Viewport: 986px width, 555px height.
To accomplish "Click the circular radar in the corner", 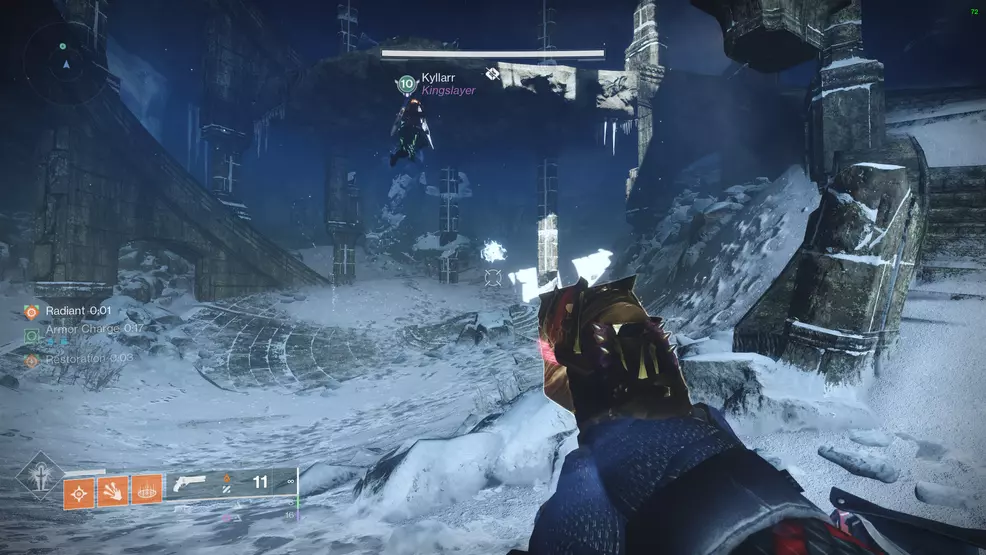I will click(x=66, y=63).
